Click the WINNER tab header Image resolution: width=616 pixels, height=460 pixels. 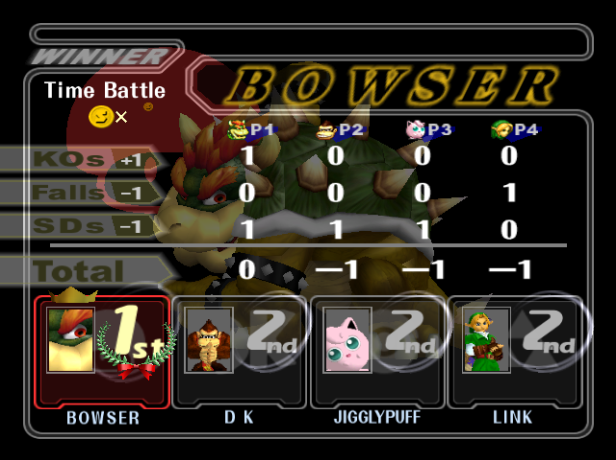tap(100, 56)
